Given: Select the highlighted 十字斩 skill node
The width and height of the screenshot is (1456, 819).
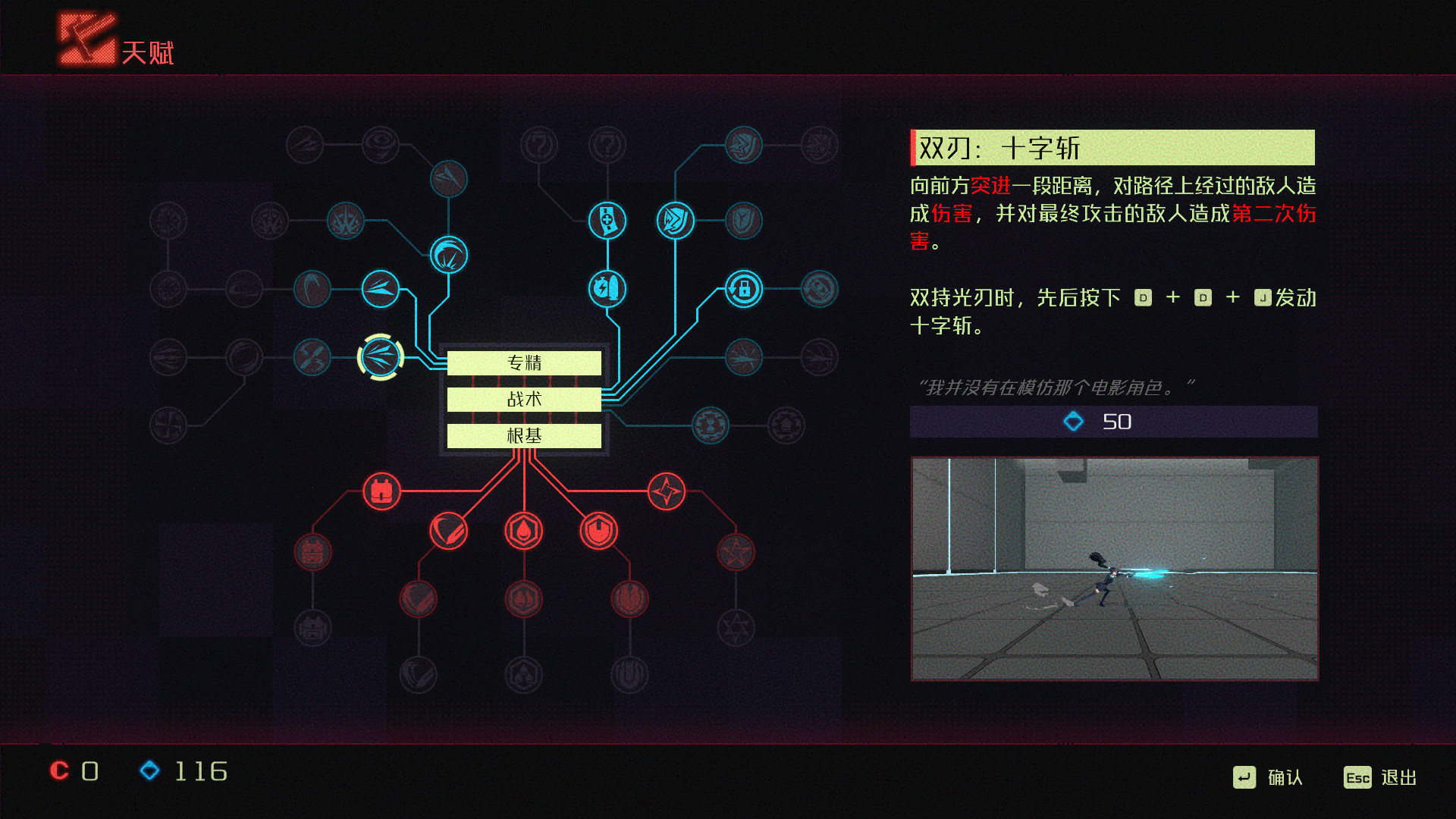Looking at the screenshot, I should point(381,358).
